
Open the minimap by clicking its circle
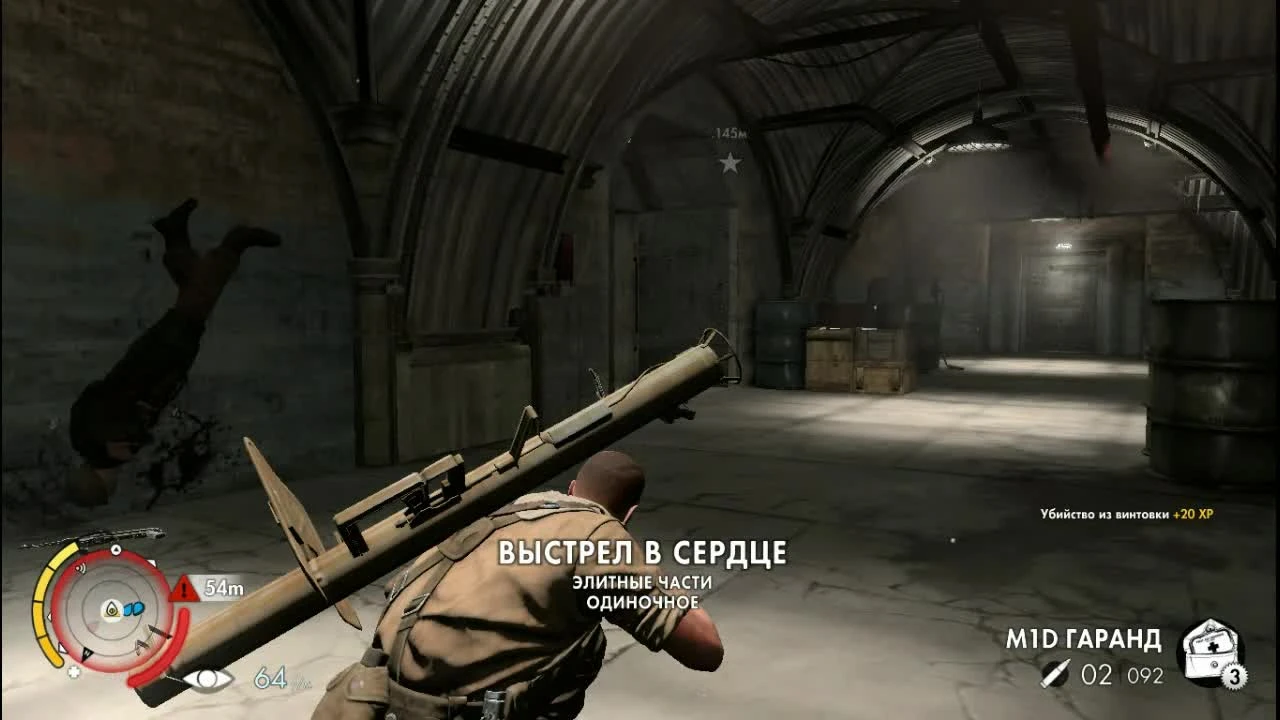pyautogui.click(x=110, y=608)
